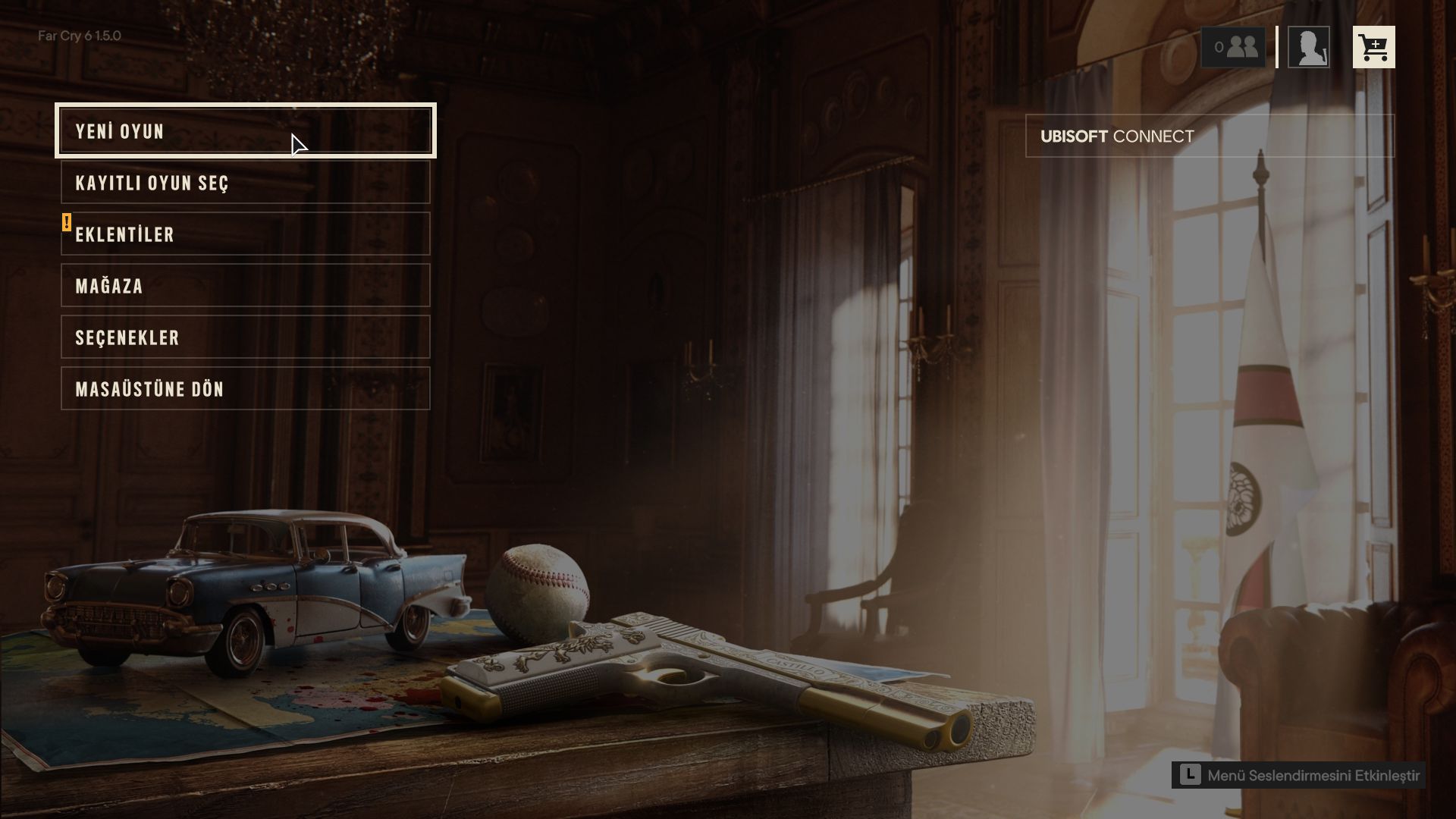The image size is (1456, 819).
Task: Click the shopping cart icon
Action: [x=1373, y=47]
